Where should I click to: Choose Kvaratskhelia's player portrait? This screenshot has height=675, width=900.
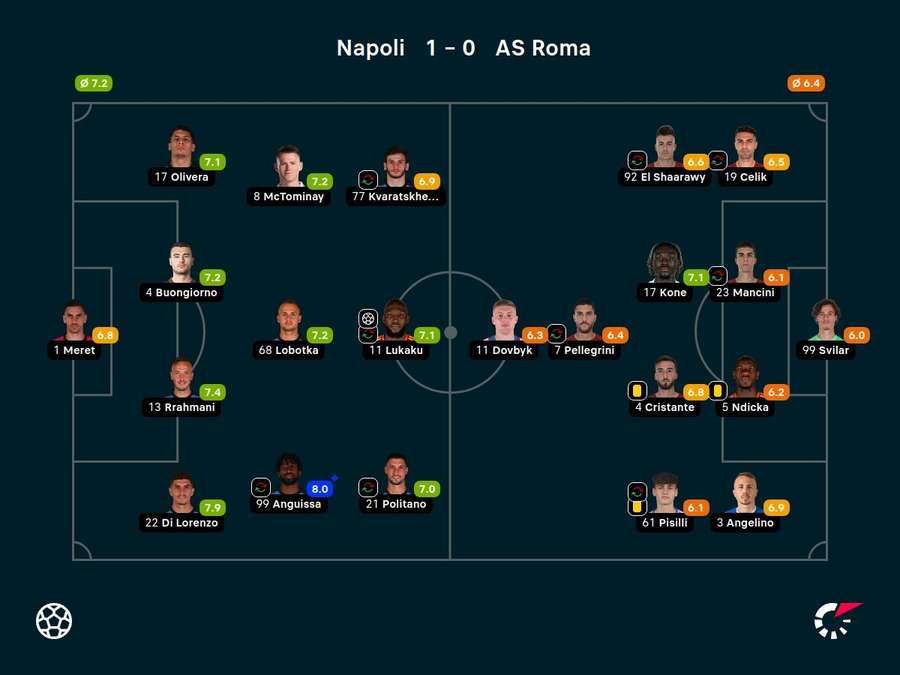[397, 168]
